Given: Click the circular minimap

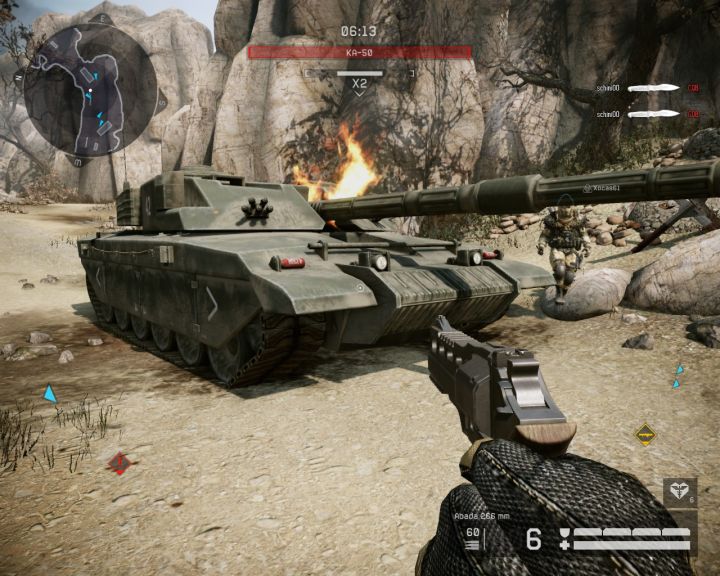Looking at the screenshot, I should (x=89, y=90).
